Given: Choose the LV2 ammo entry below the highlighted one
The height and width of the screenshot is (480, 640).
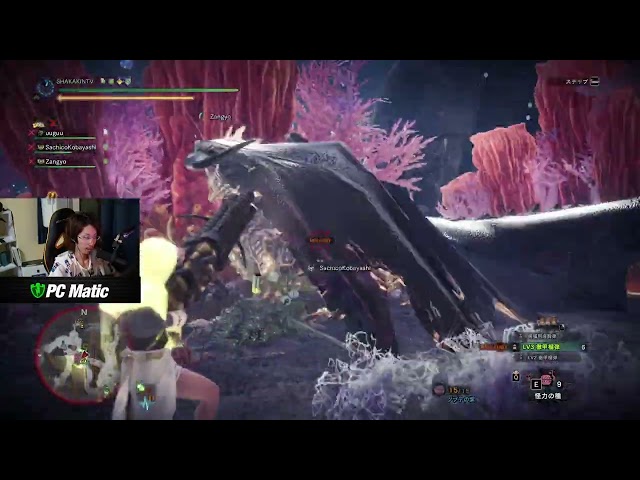Looking at the screenshot, I should pyautogui.click(x=541, y=357).
